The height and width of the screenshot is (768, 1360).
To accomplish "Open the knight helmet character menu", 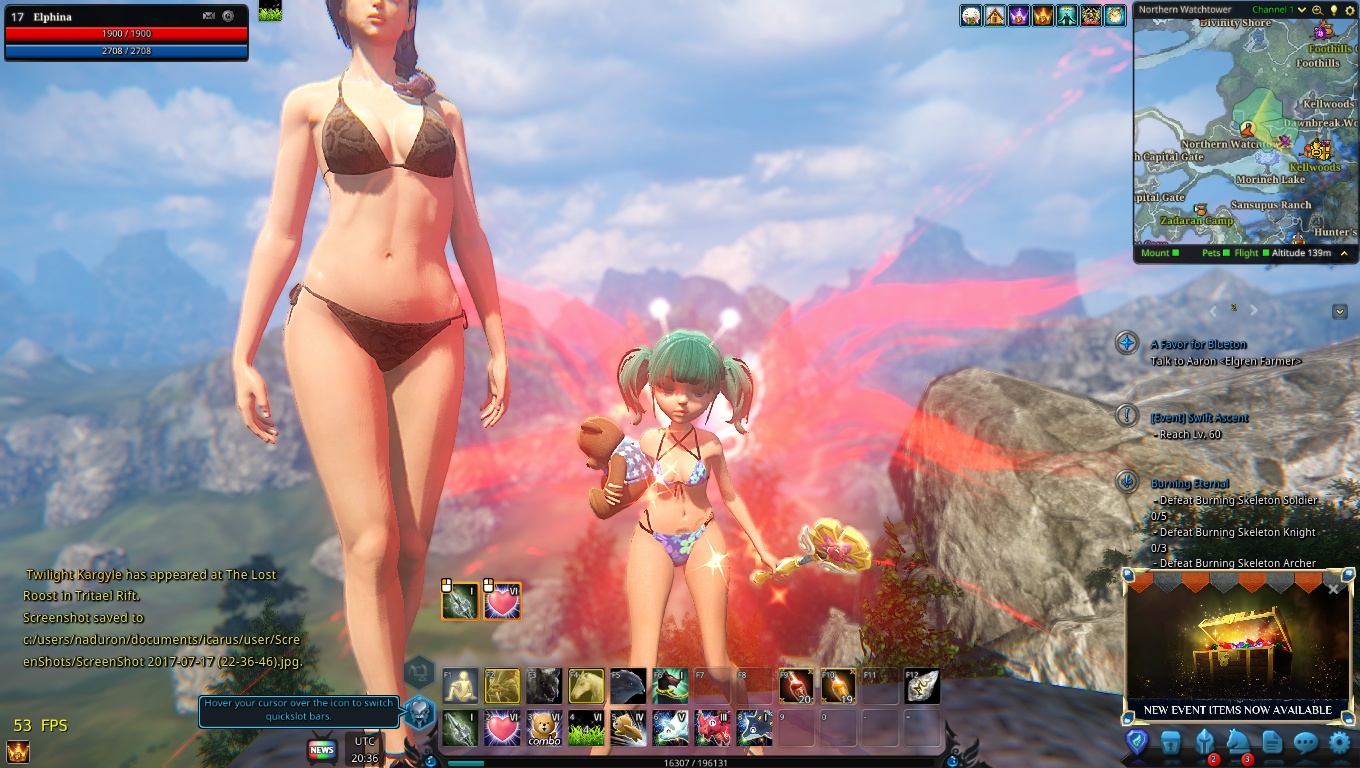I will coord(1205,742).
